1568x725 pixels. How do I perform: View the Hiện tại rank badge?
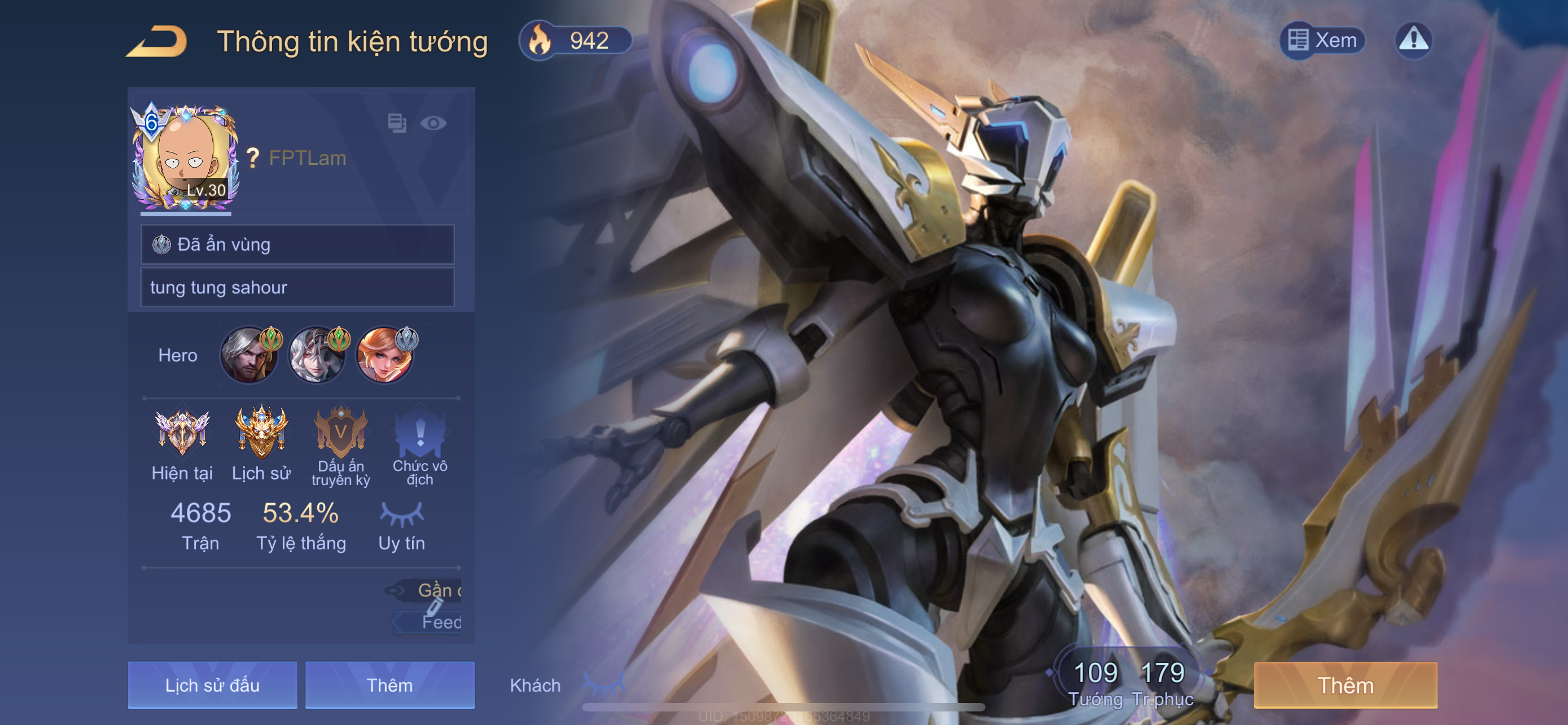[x=182, y=433]
